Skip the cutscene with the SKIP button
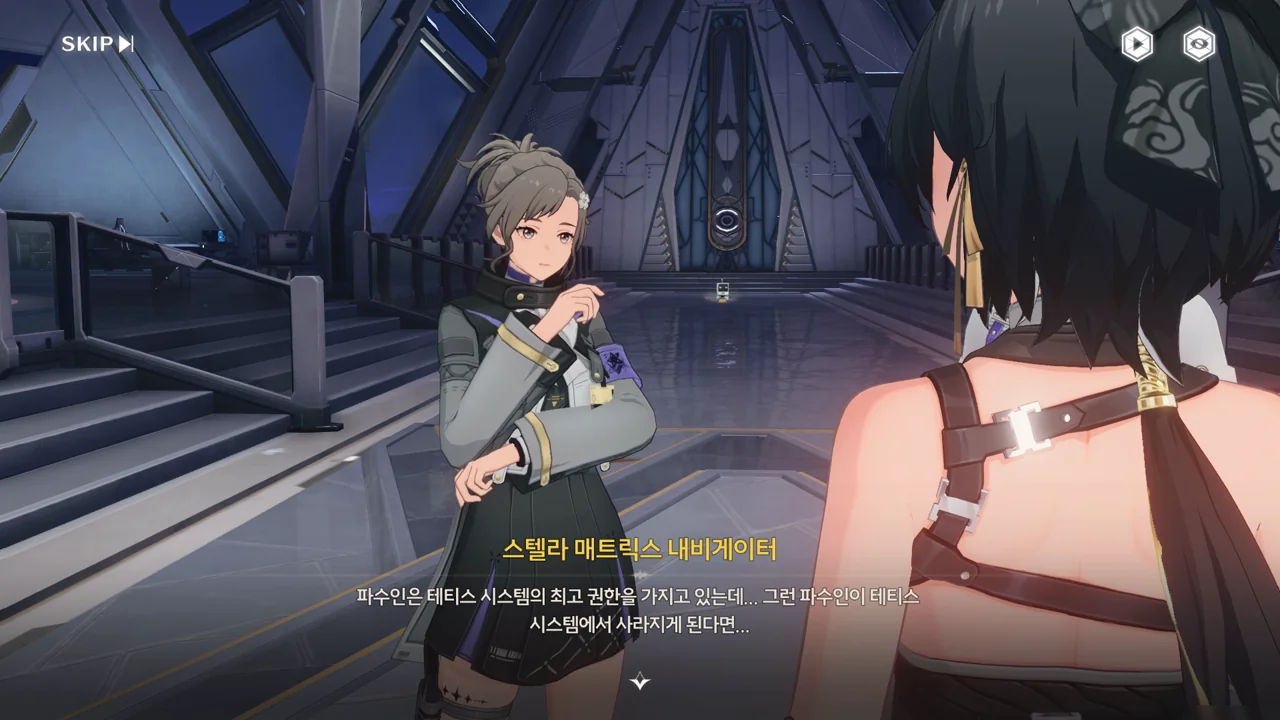The width and height of the screenshot is (1280, 720). coord(97,44)
